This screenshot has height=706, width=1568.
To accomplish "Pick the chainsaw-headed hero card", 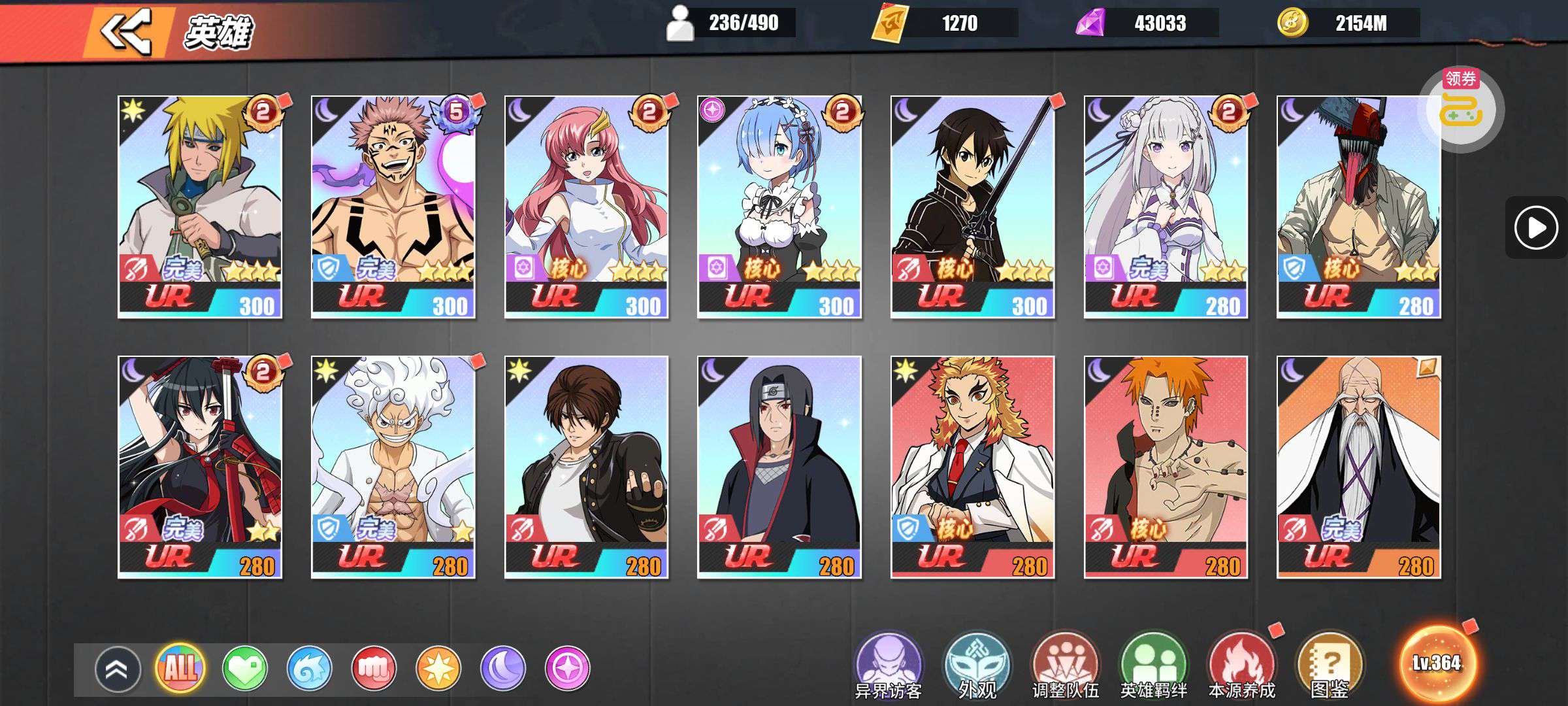I will (x=1358, y=207).
